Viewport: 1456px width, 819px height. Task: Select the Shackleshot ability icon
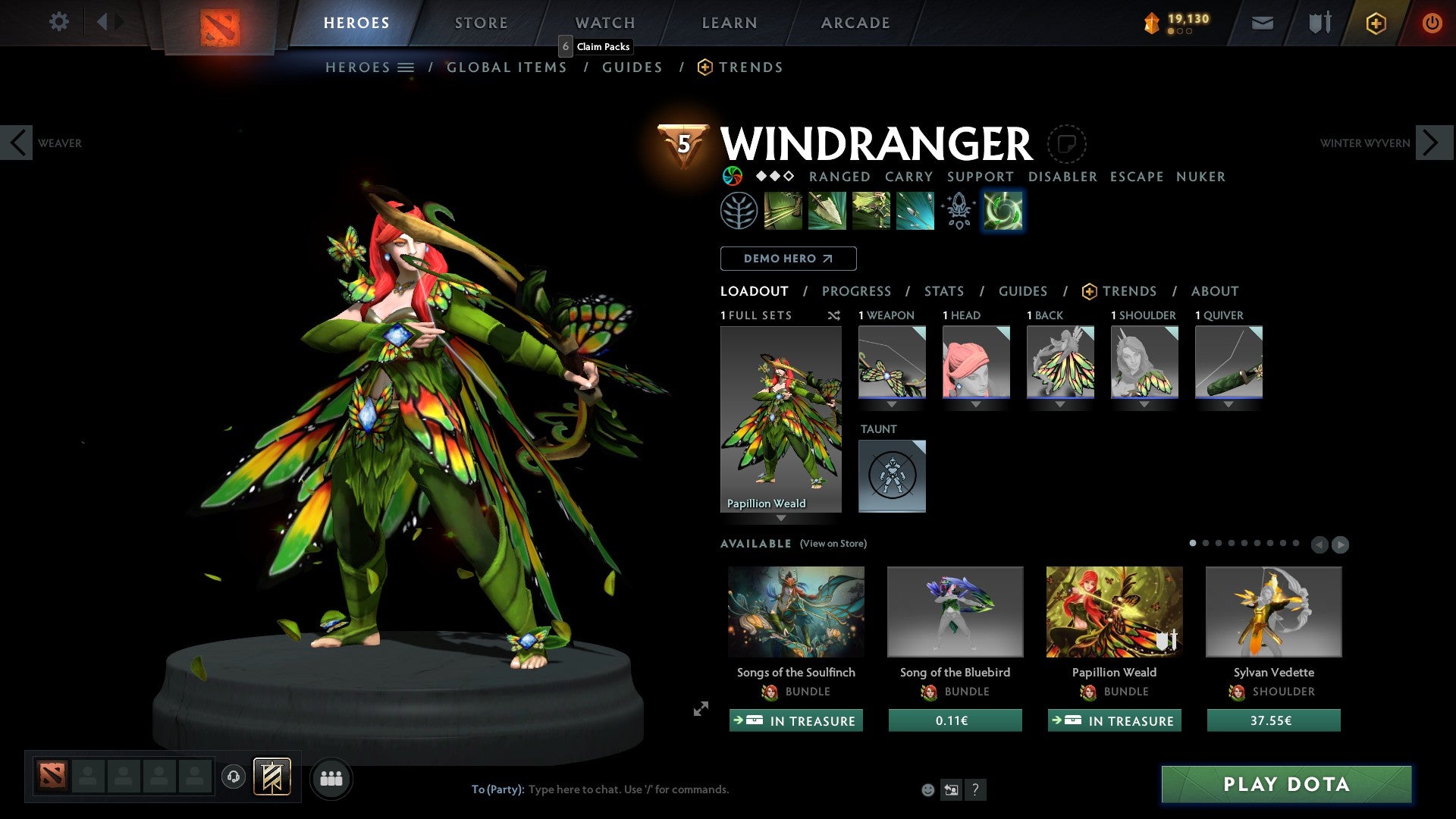[781, 210]
